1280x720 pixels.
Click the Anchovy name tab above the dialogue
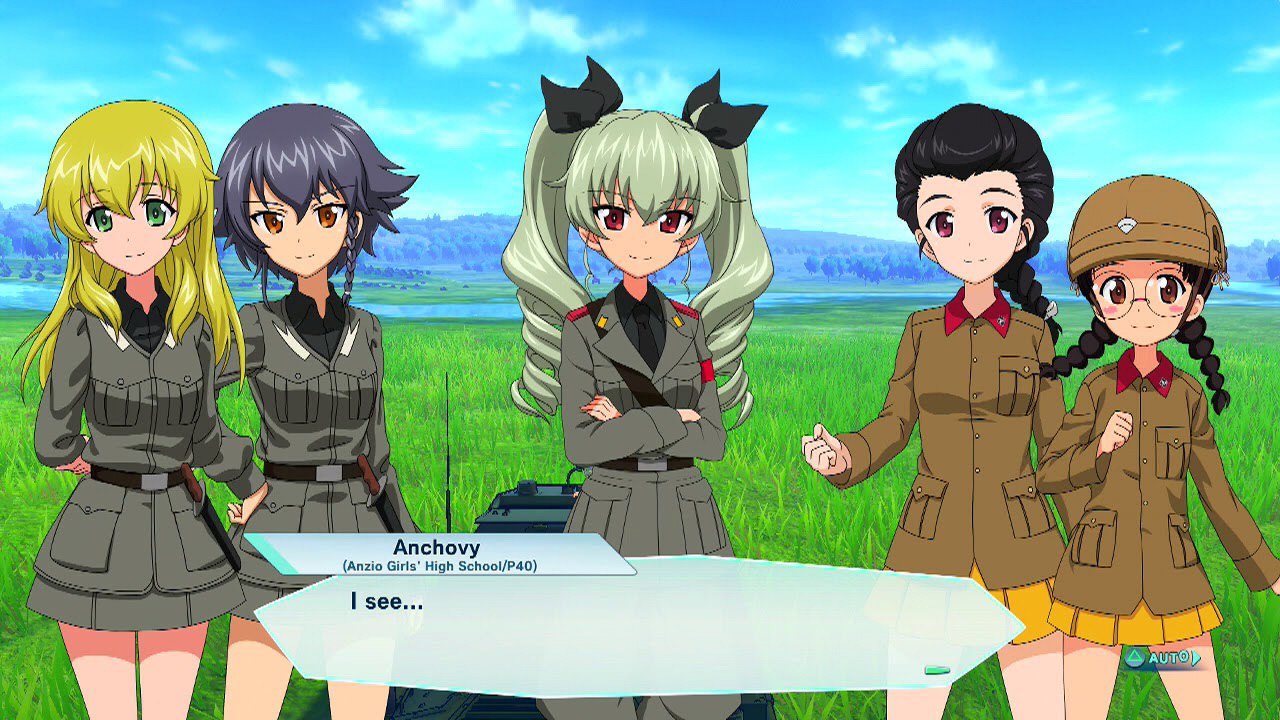pyautogui.click(x=437, y=547)
